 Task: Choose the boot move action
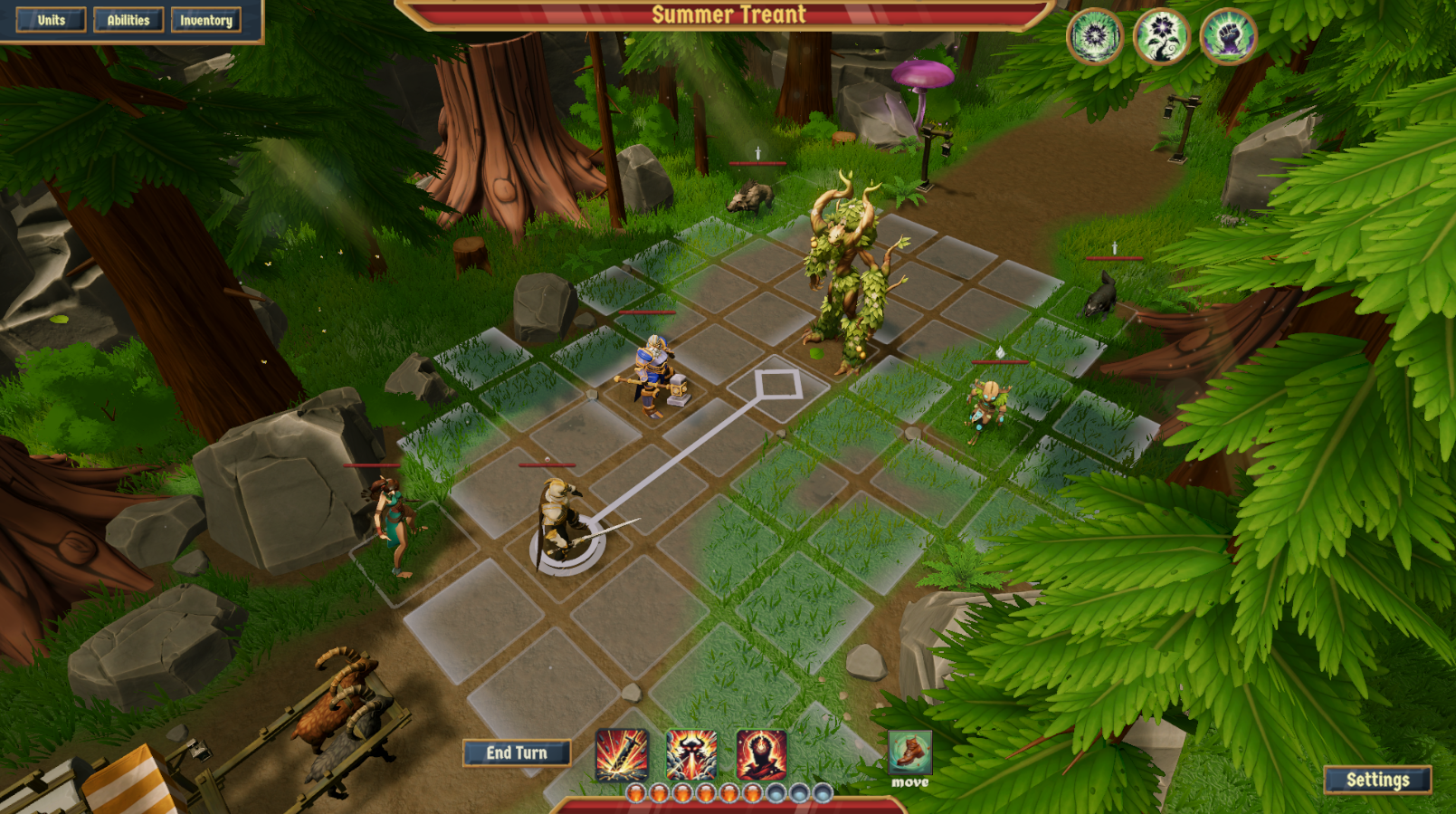pos(909,752)
